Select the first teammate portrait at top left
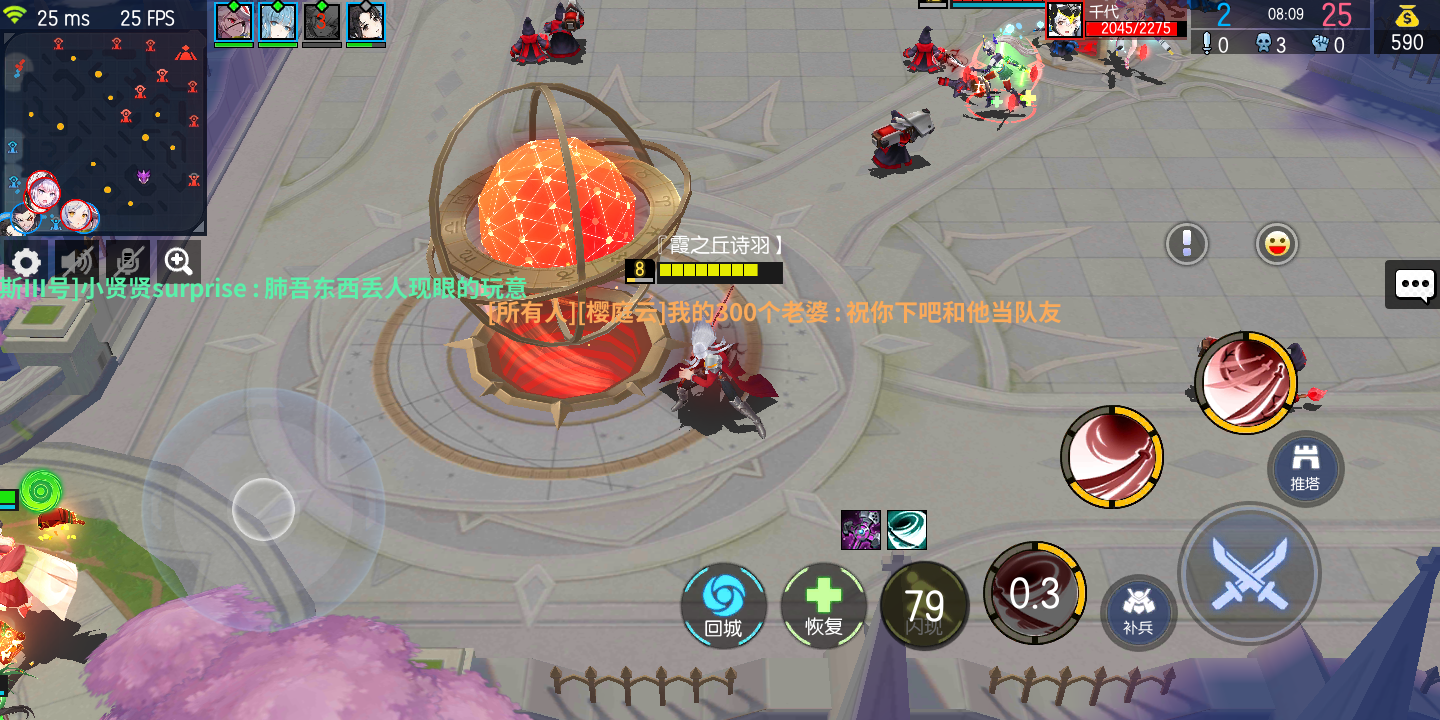The image size is (1440, 720). (234, 20)
